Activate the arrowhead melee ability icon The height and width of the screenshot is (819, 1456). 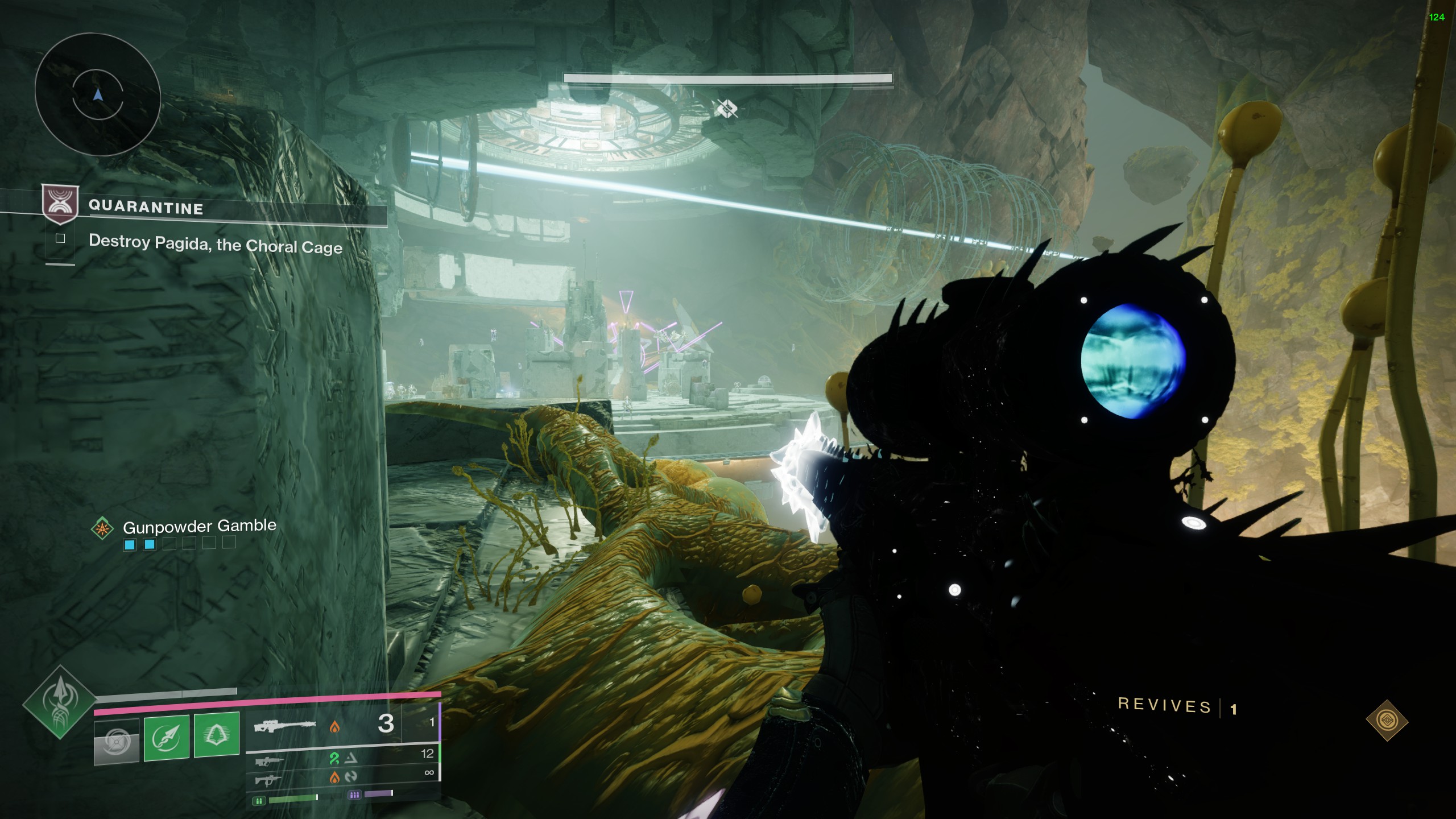coord(167,737)
